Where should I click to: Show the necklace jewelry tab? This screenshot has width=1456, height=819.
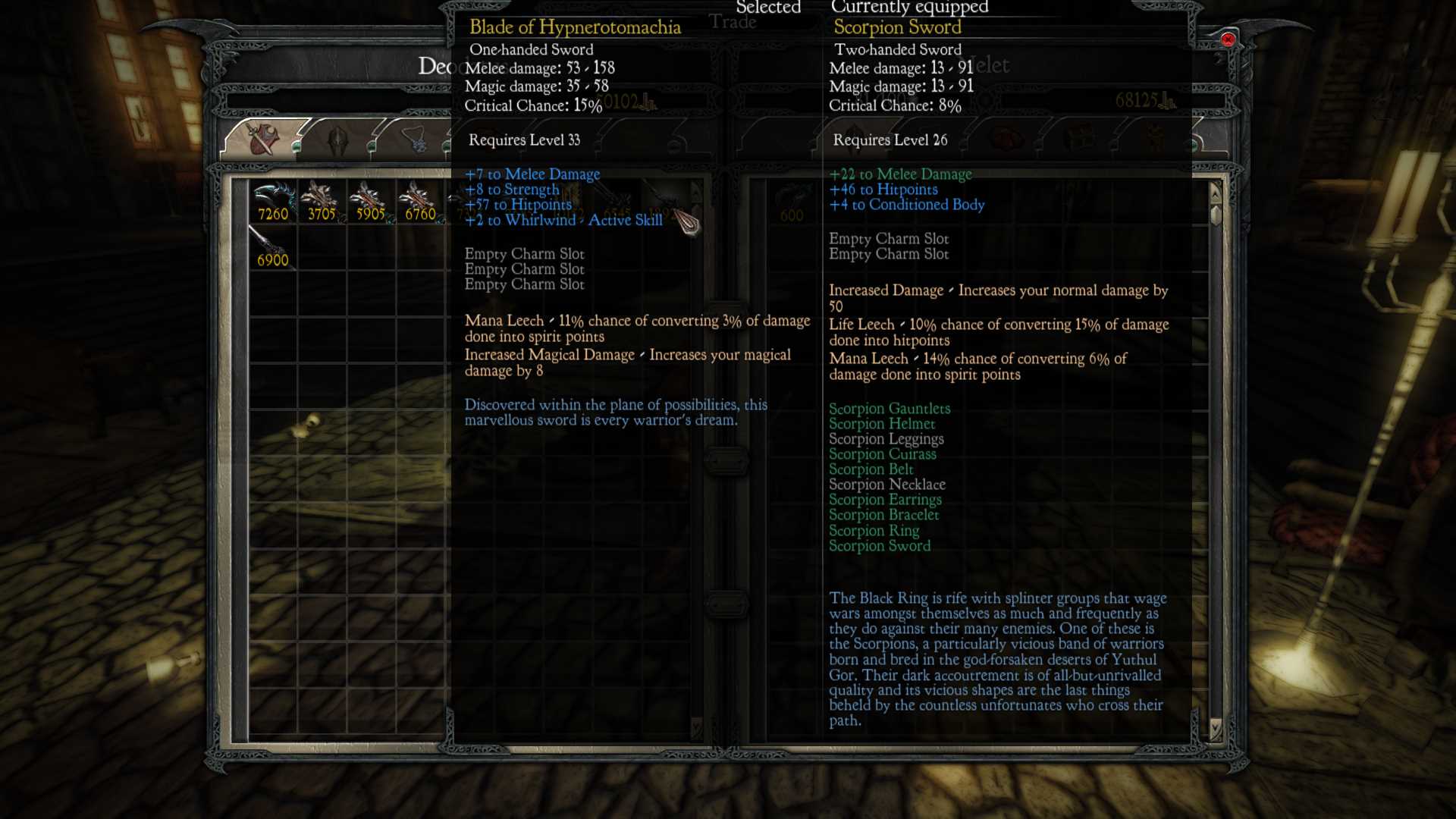click(416, 141)
